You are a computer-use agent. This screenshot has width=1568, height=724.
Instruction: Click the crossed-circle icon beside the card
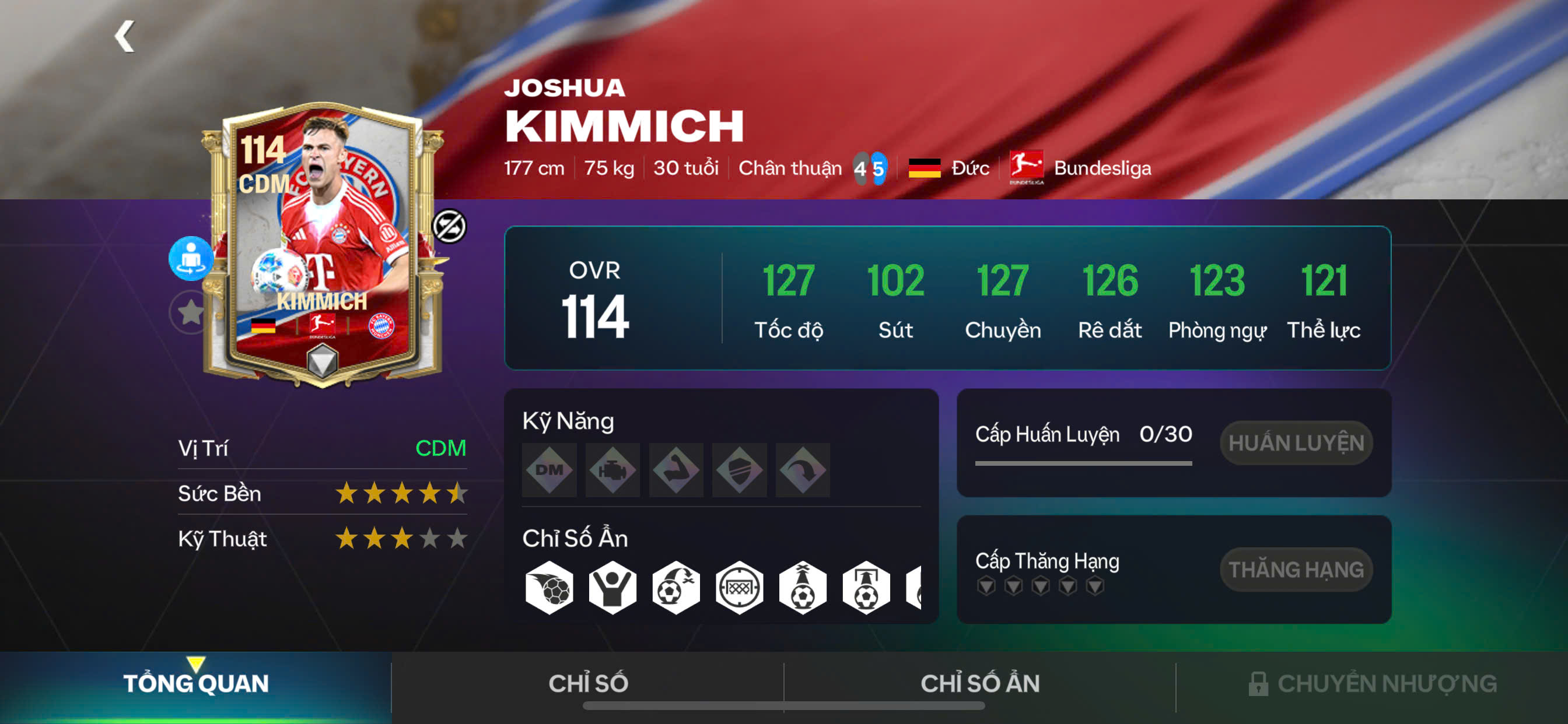click(x=449, y=226)
